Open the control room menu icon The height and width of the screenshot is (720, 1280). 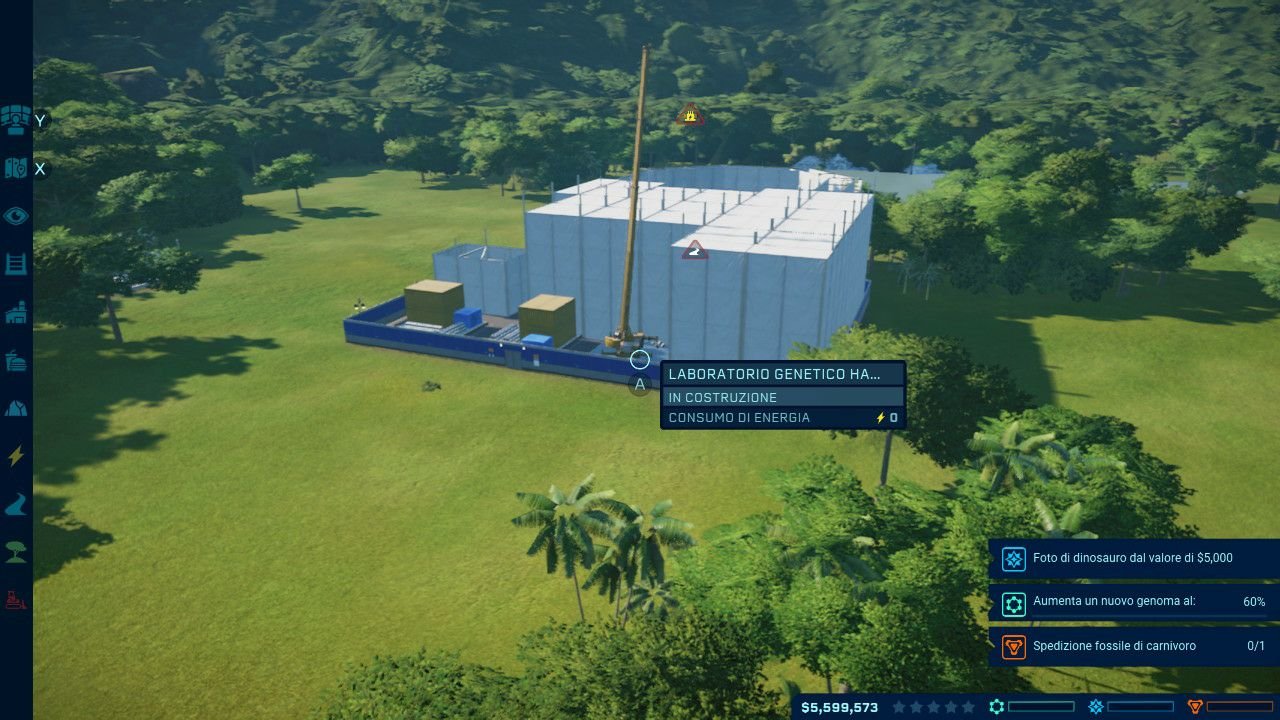click(16, 120)
